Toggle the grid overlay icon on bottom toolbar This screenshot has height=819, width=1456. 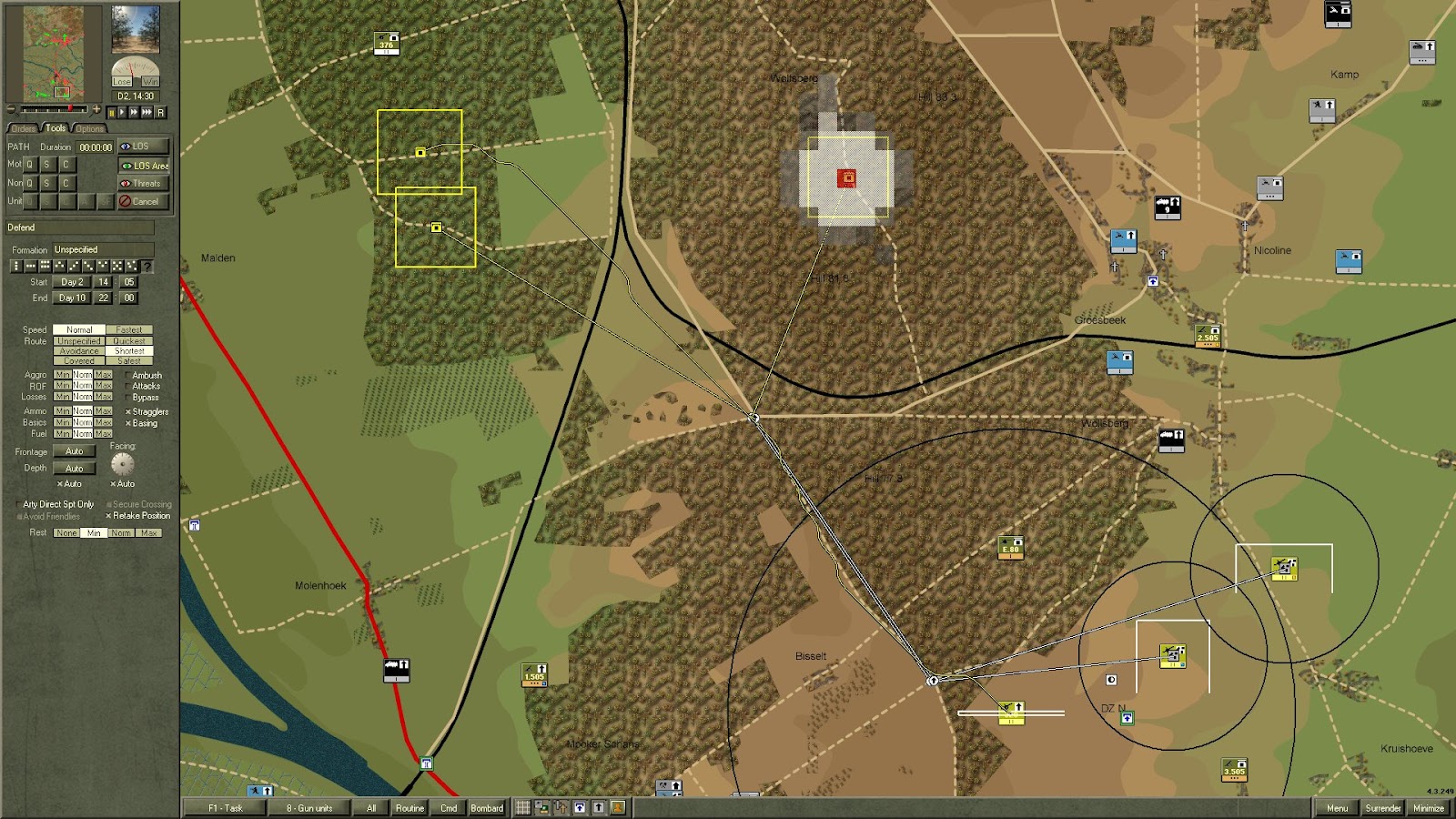point(522,807)
